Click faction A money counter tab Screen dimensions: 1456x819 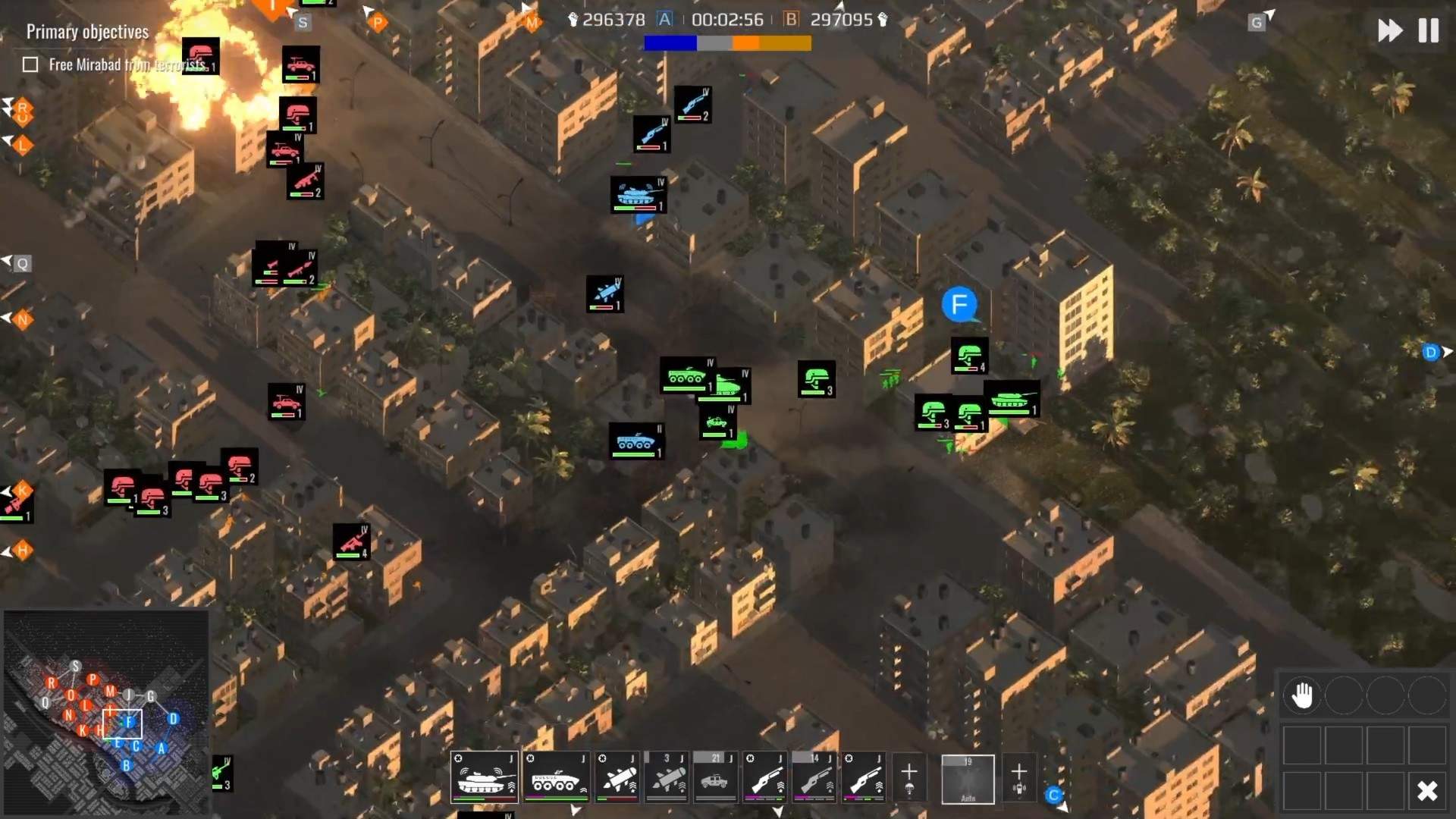666,20
